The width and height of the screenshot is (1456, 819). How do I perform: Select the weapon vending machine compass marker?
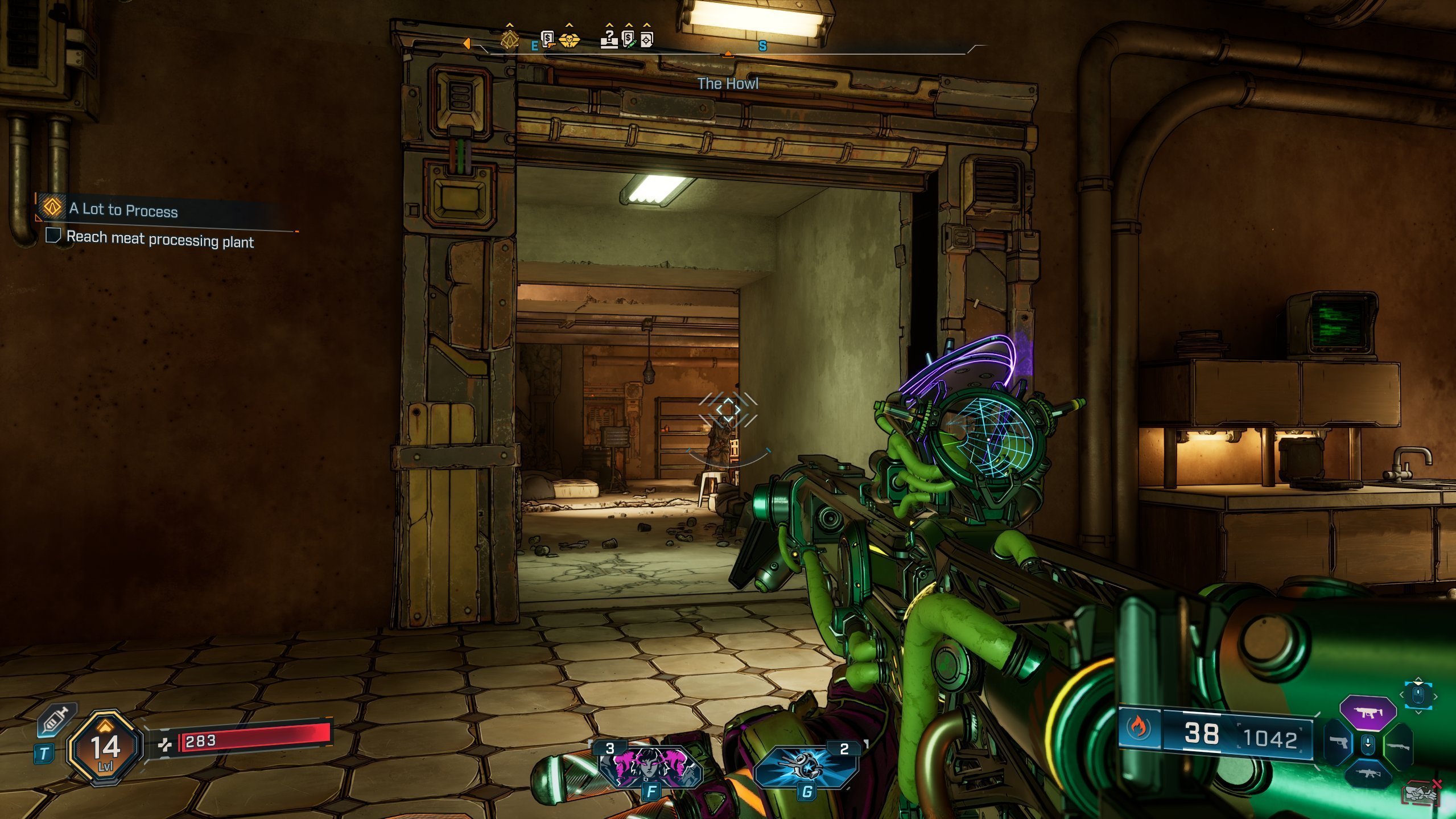coord(547,39)
